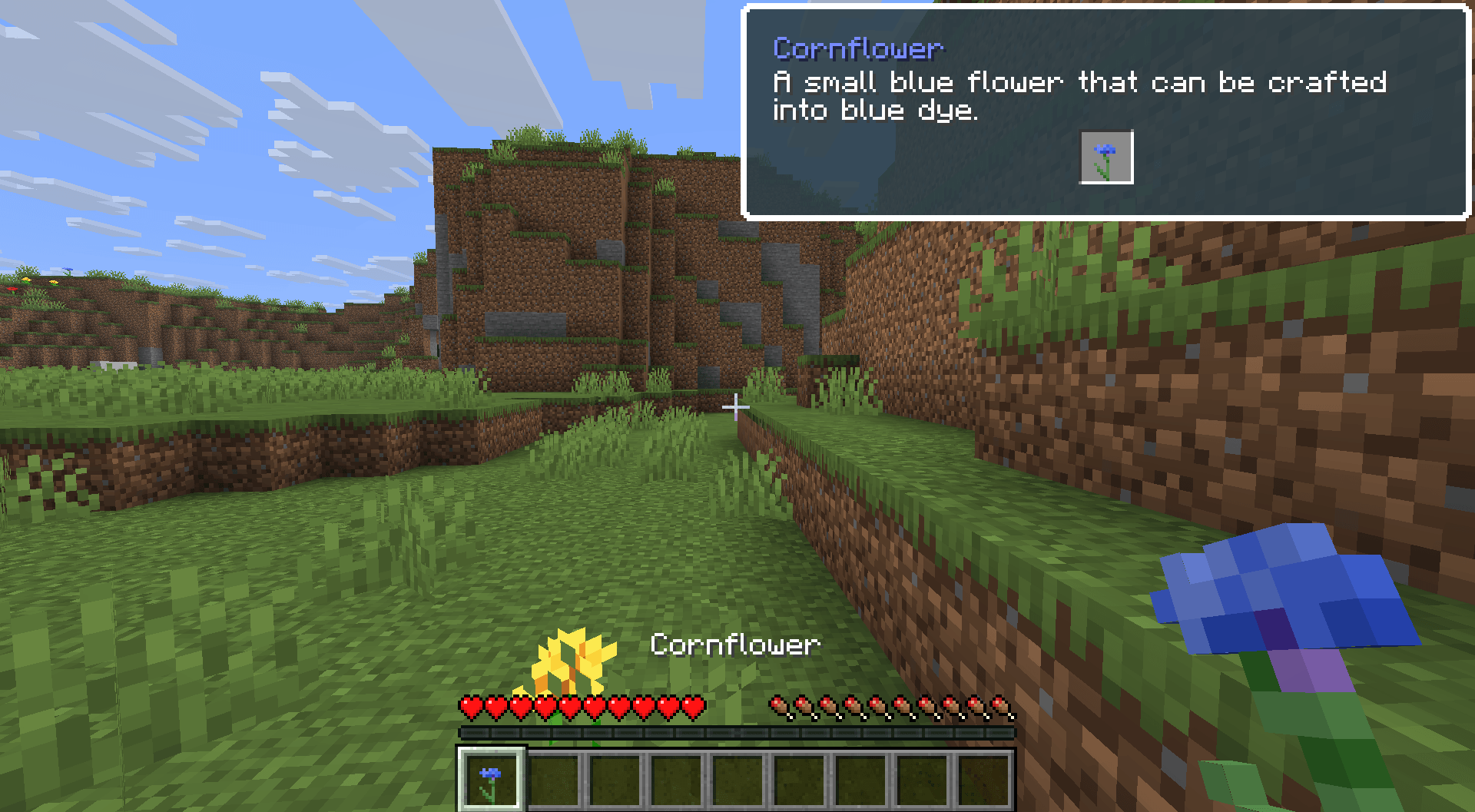Click the blue cornflower atop the far left ridge
This screenshot has width=1475, height=812.
(x=68, y=270)
